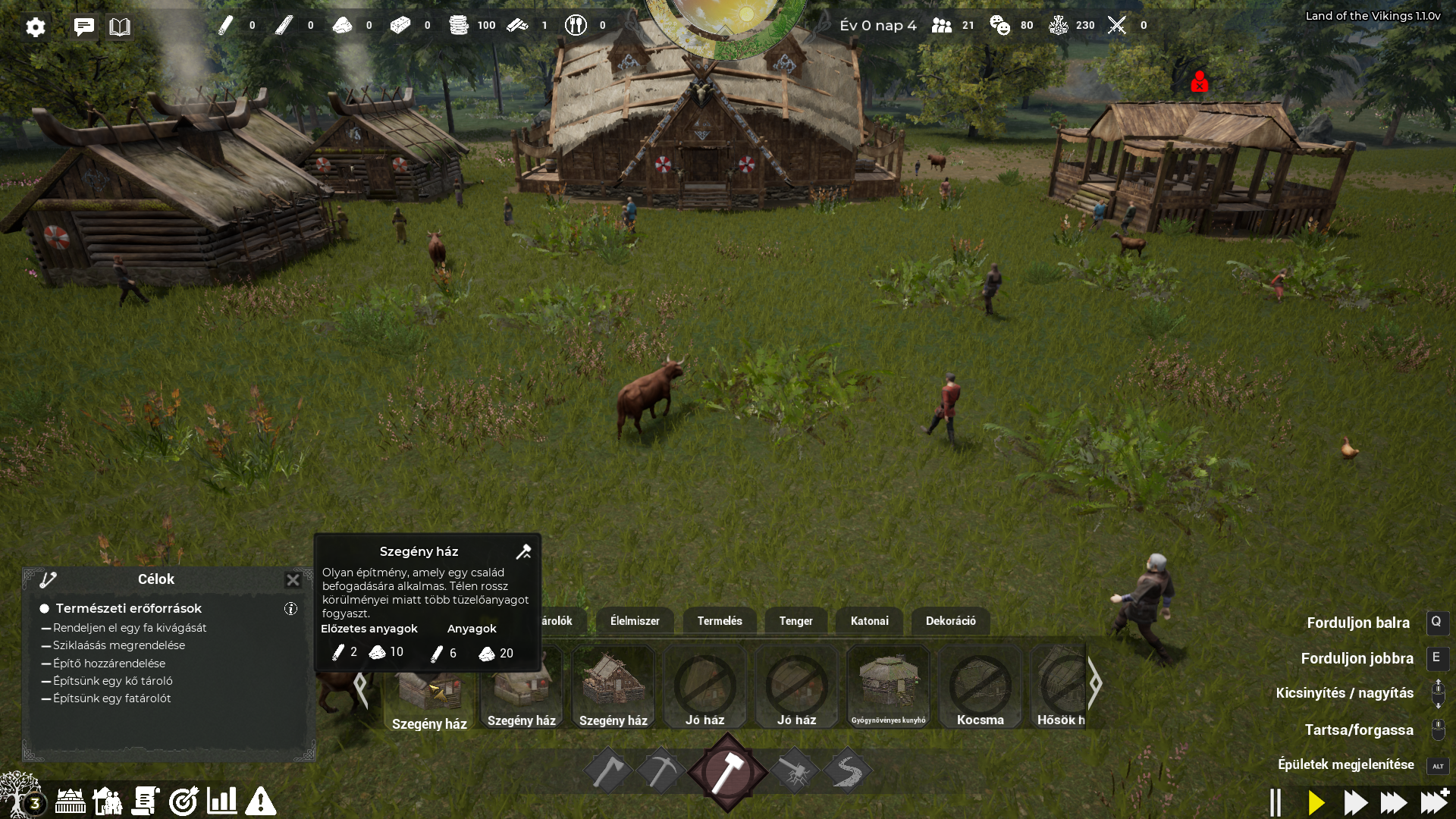Pause the game

1276,802
